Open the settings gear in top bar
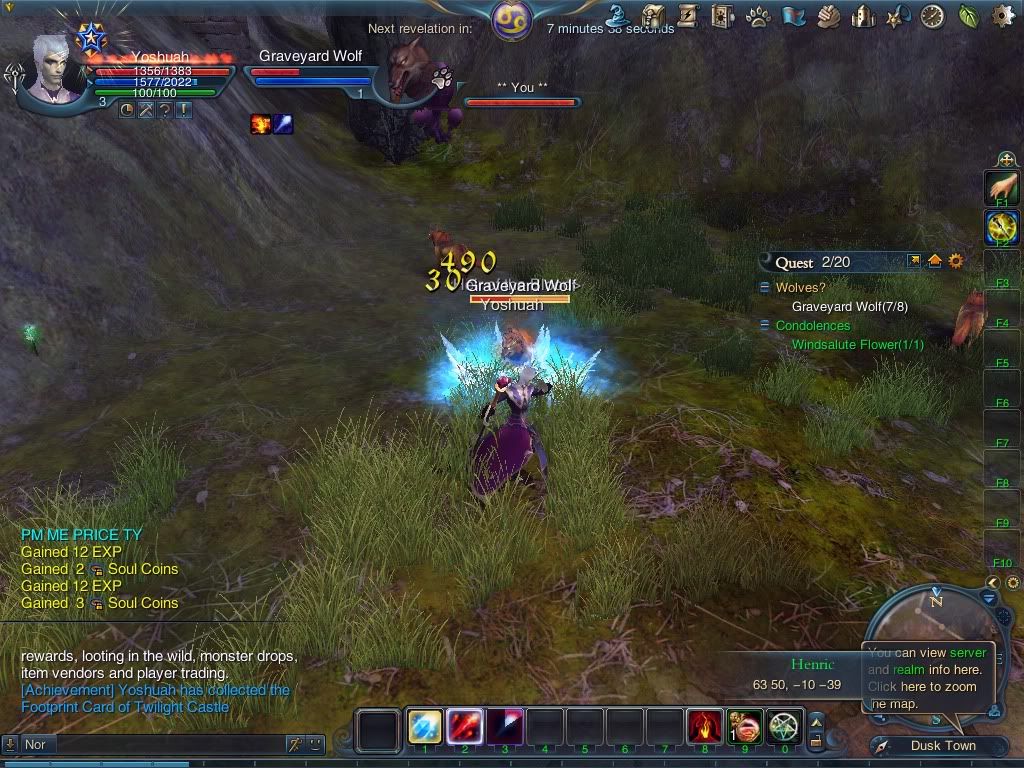This screenshot has height=768, width=1024. coord(1002,15)
